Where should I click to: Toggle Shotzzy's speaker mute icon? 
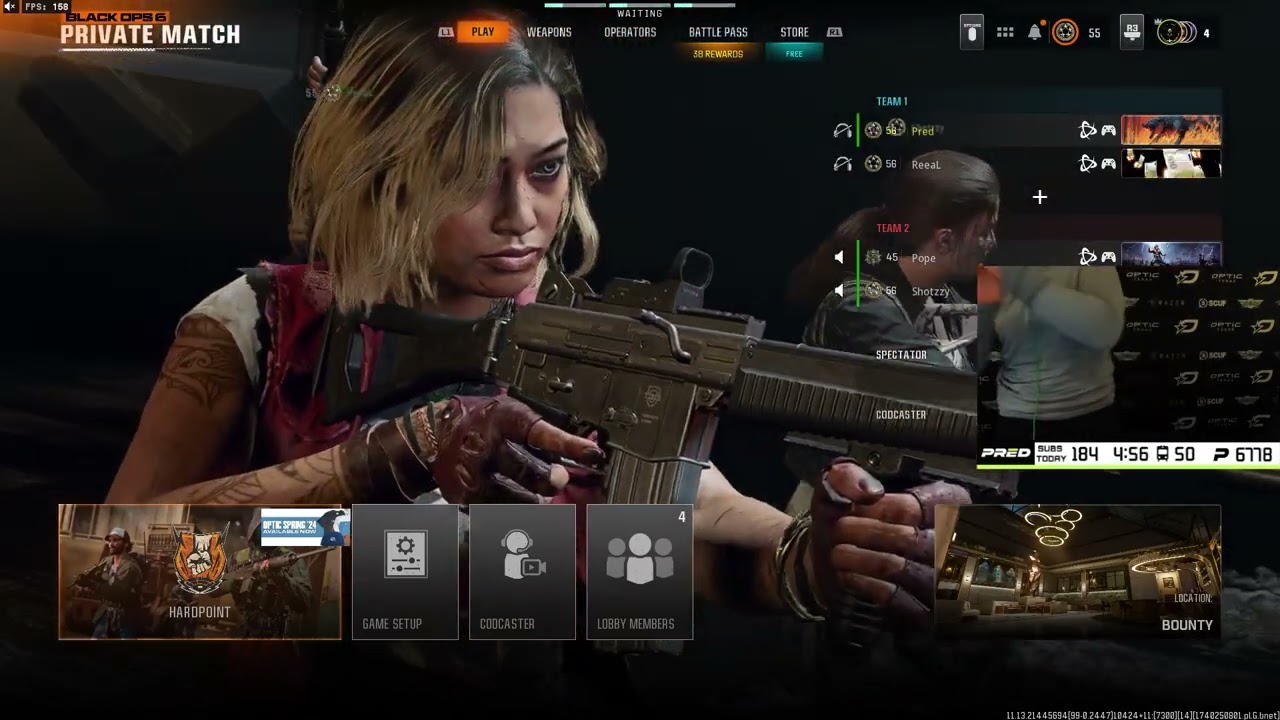click(x=839, y=291)
